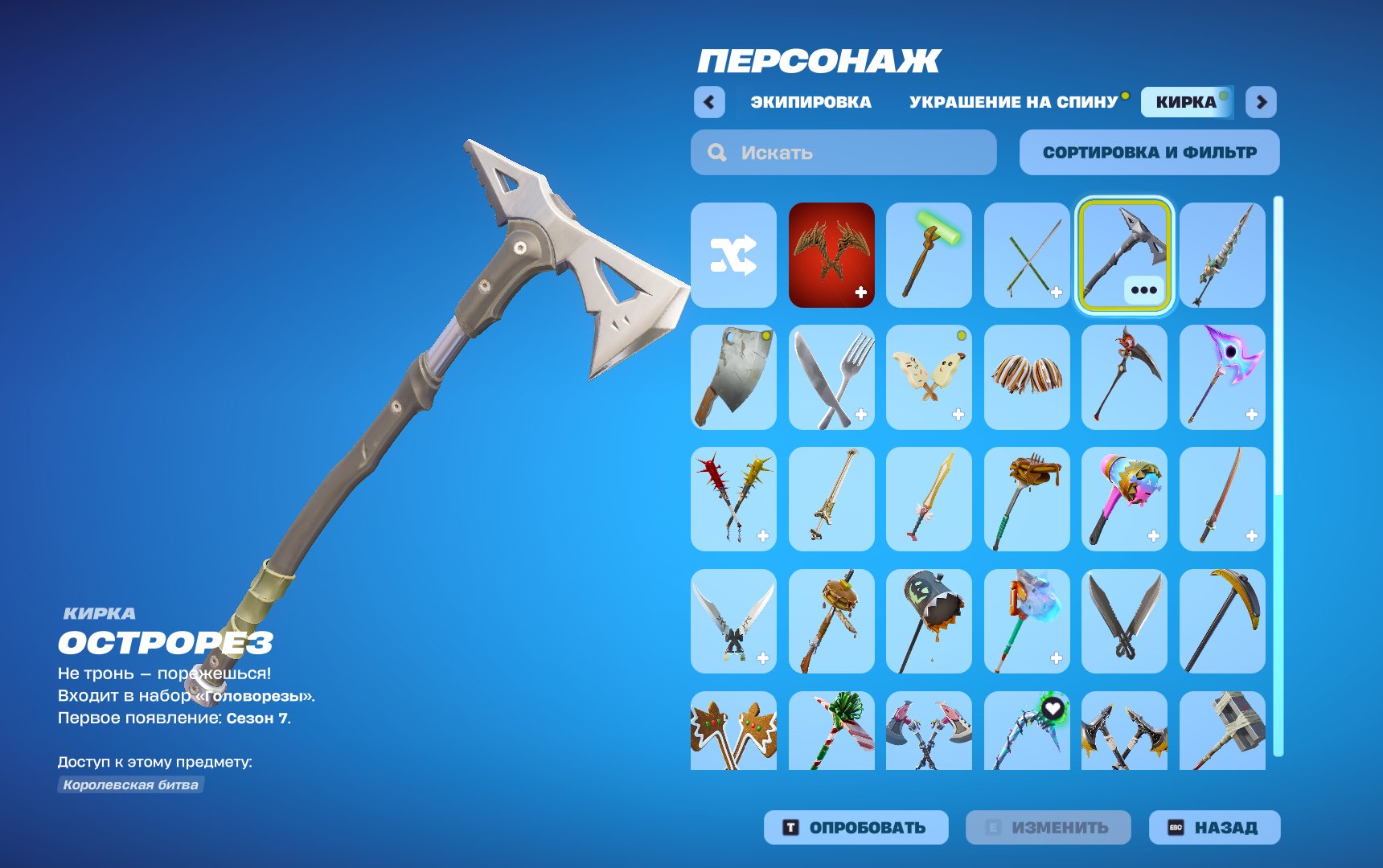Switch to the ЭКИПИРОВКА tab
Image resolution: width=1383 pixels, height=868 pixels.
[x=809, y=102]
